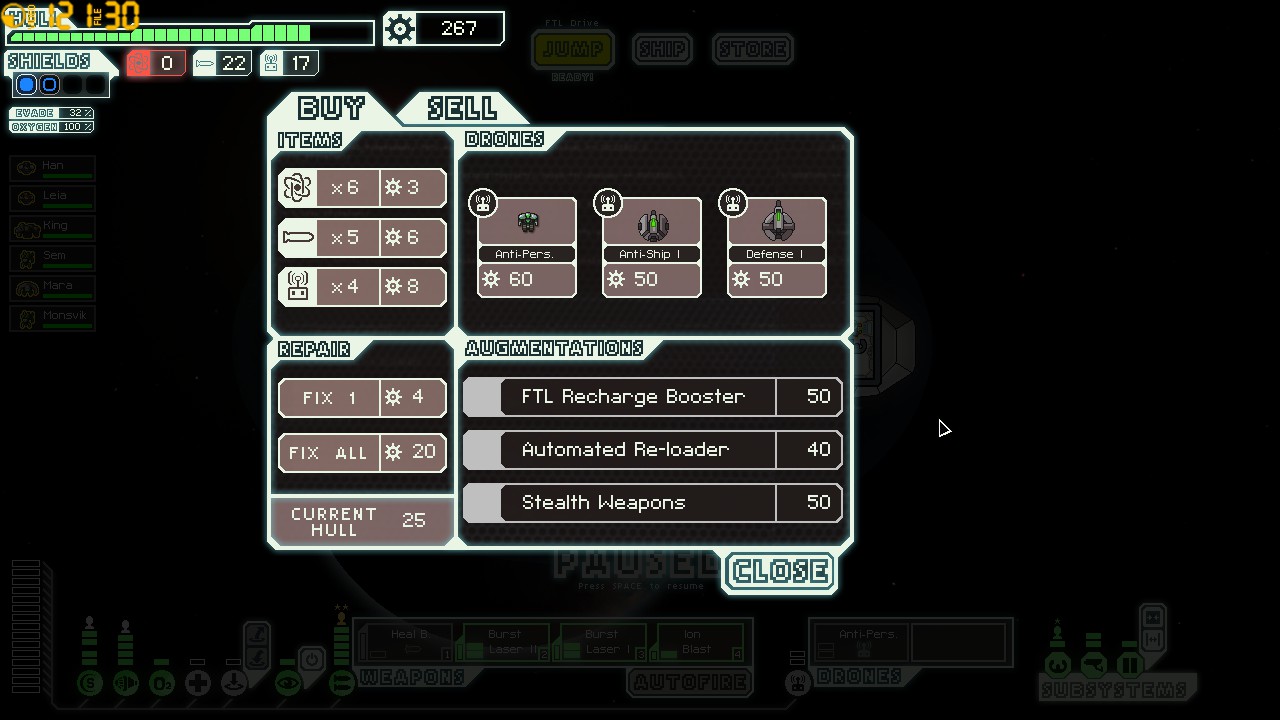
Task: Purchase the Defense I drone
Action: (776, 247)
